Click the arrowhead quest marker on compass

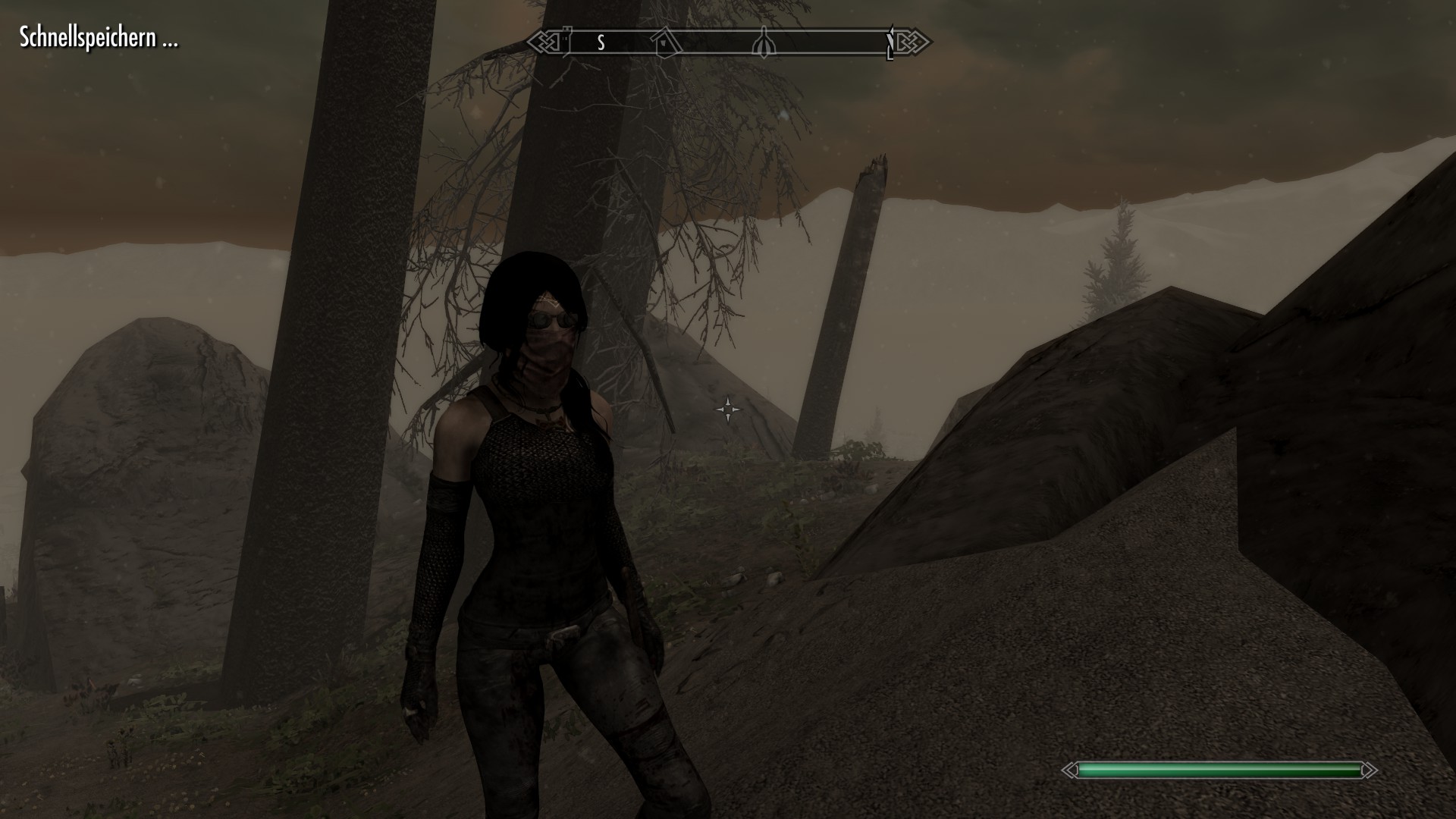tap(764, 44)
